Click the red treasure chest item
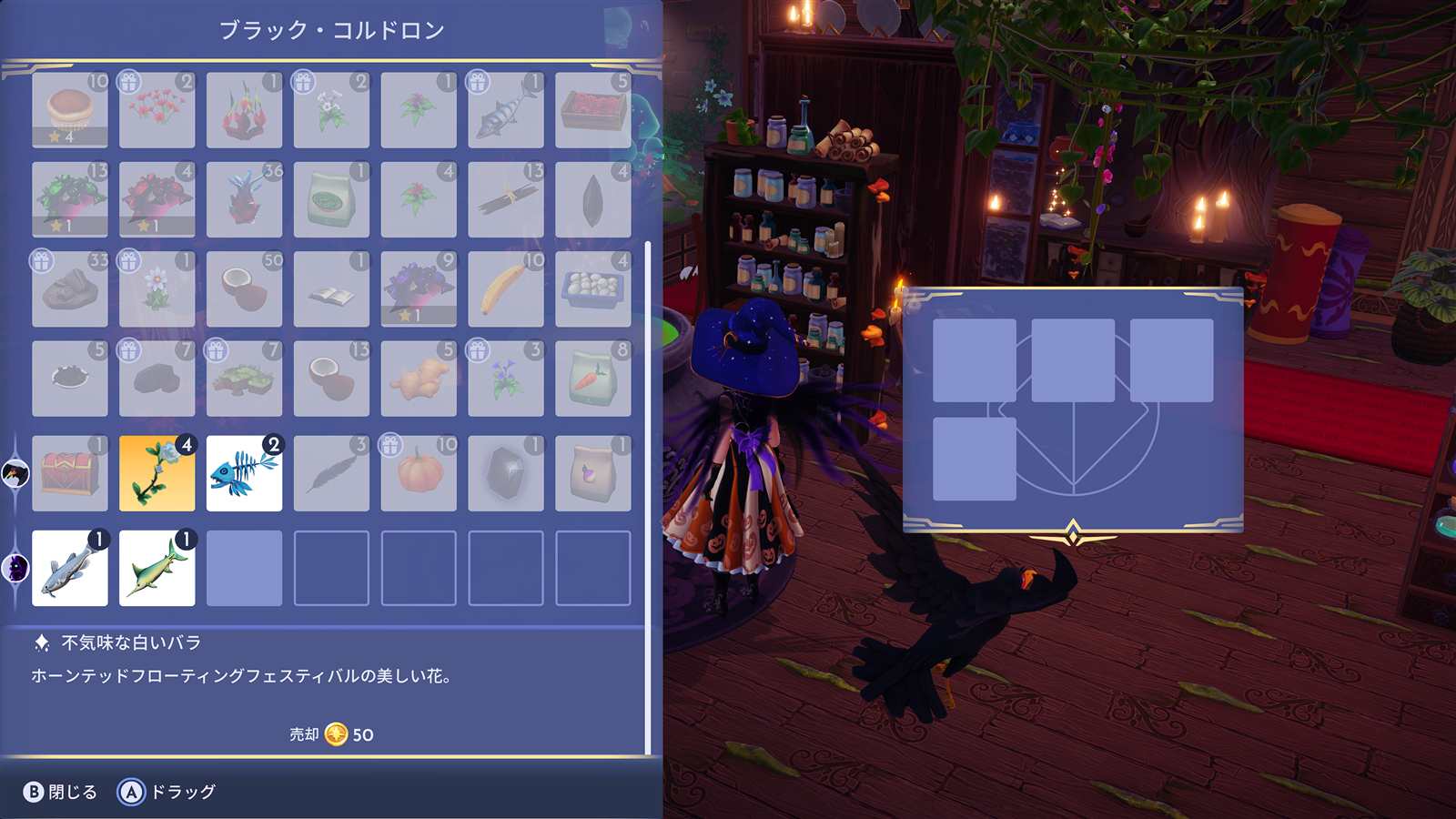Image resolution: width=1456 pixels, height=819 pixels. tap(70, 473)
